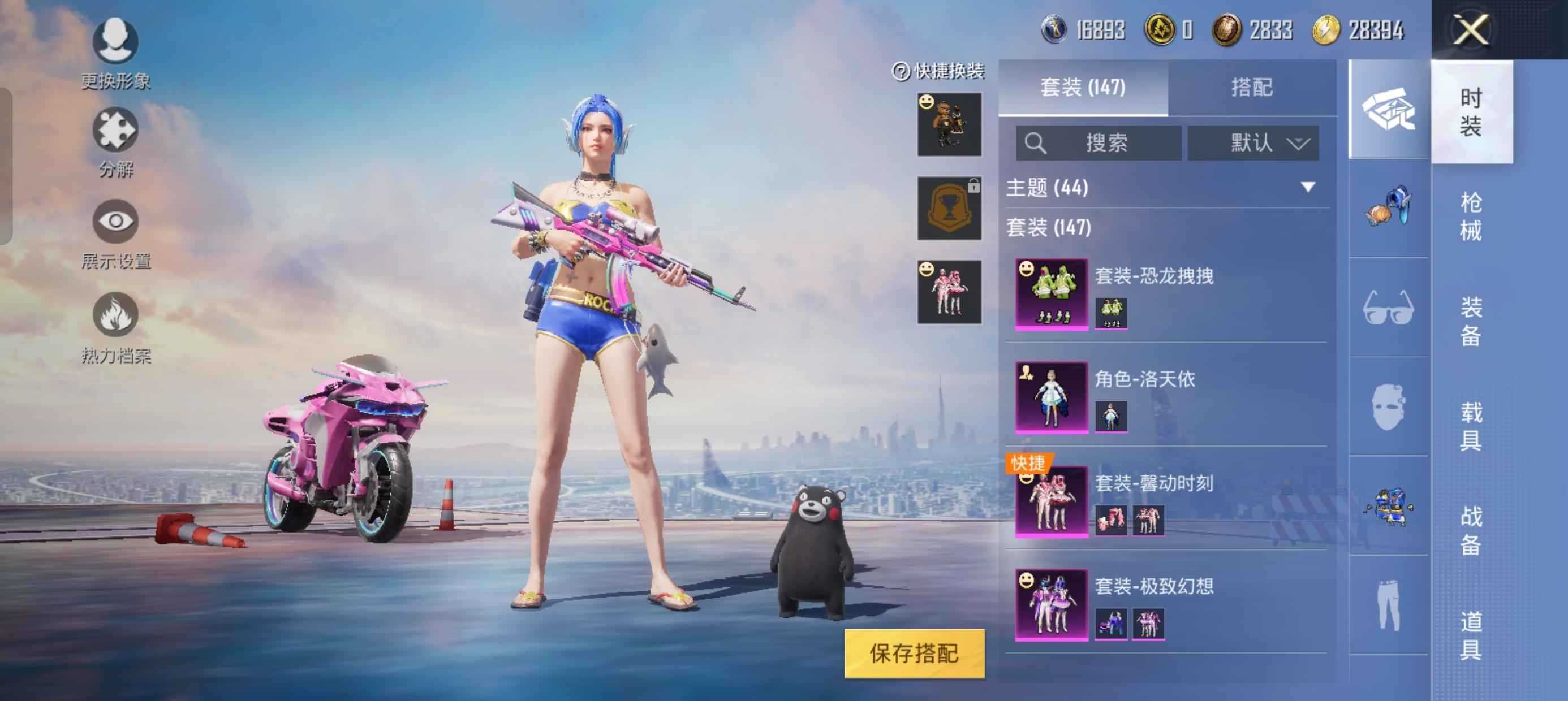Select the glasses accessory category icon
Viewport: 1568px width, 701px height.
point(1388,308)
